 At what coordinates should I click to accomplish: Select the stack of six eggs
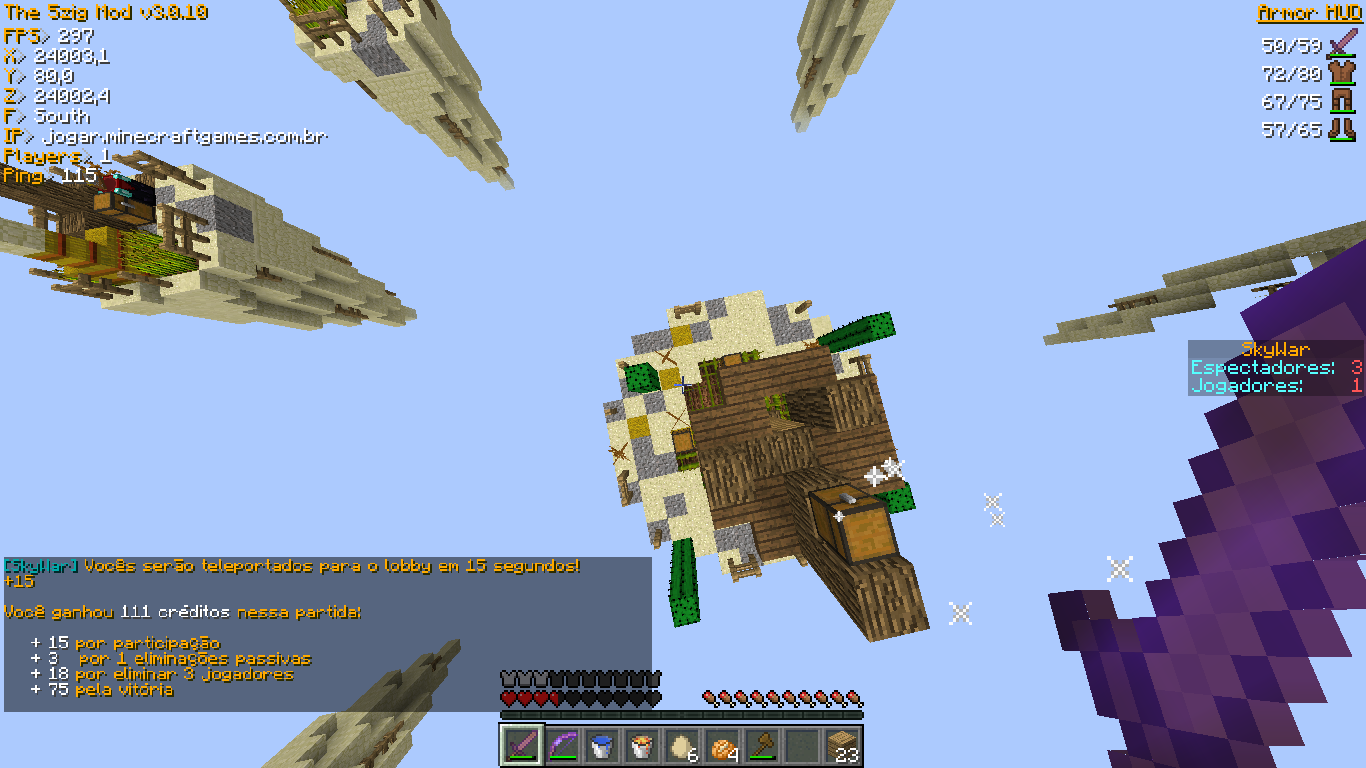[x=682, y=746]
